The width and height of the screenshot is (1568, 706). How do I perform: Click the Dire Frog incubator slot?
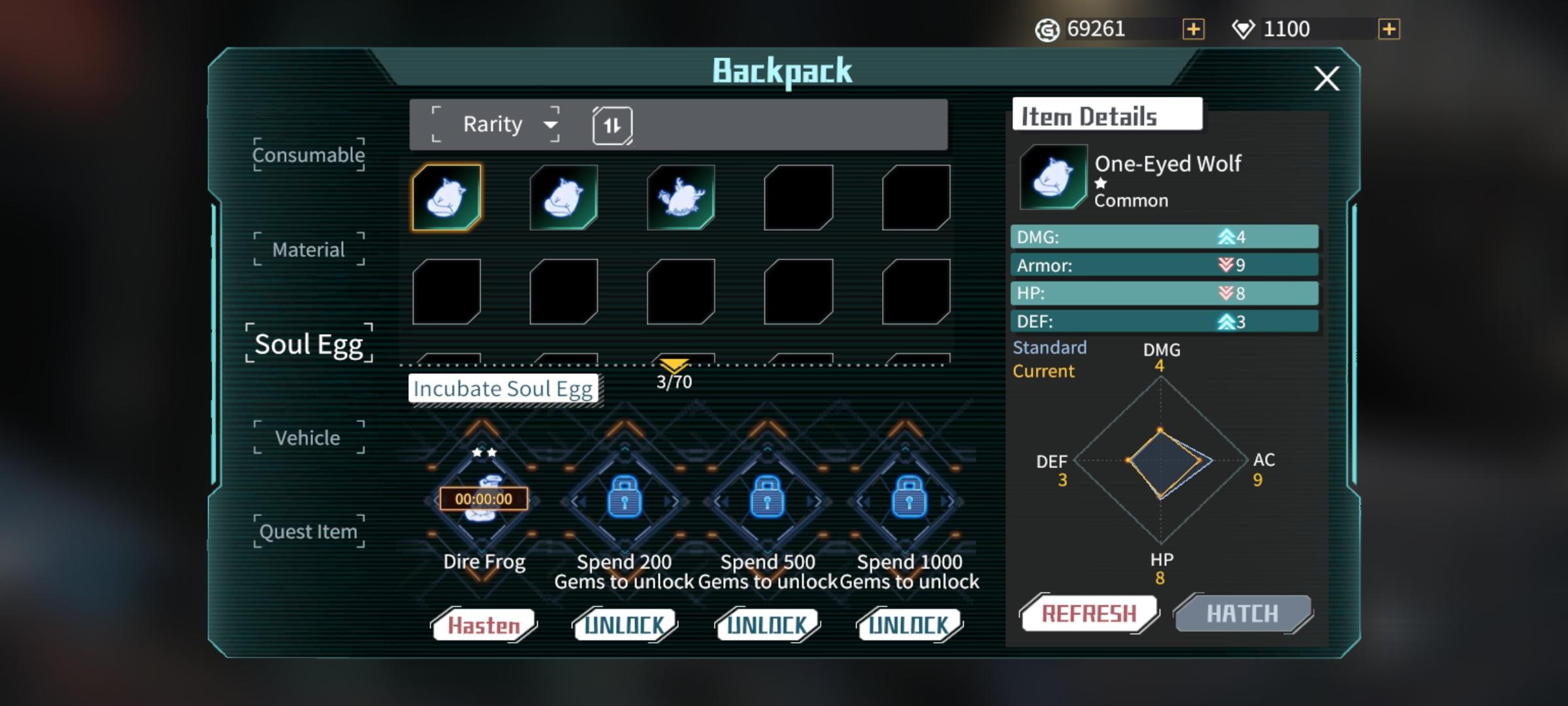[x=483, y=500]
